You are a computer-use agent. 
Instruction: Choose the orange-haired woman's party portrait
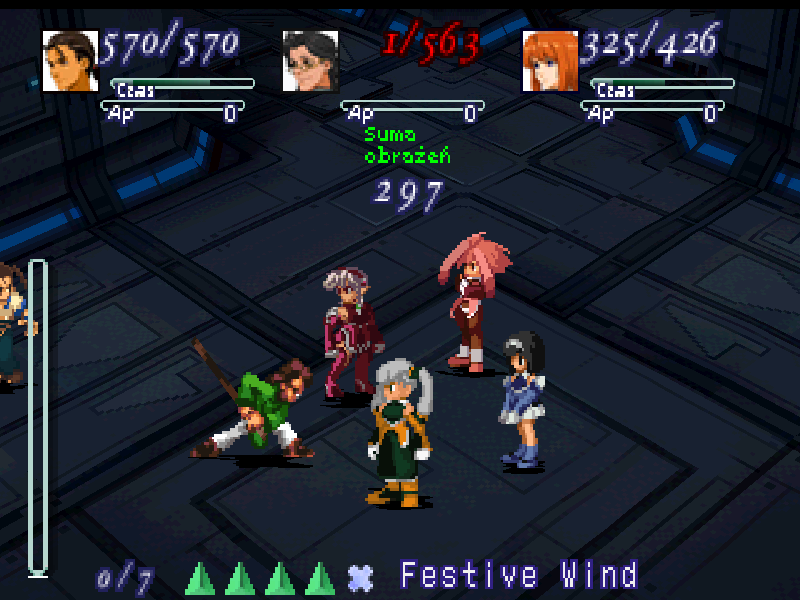click(551, 60)
